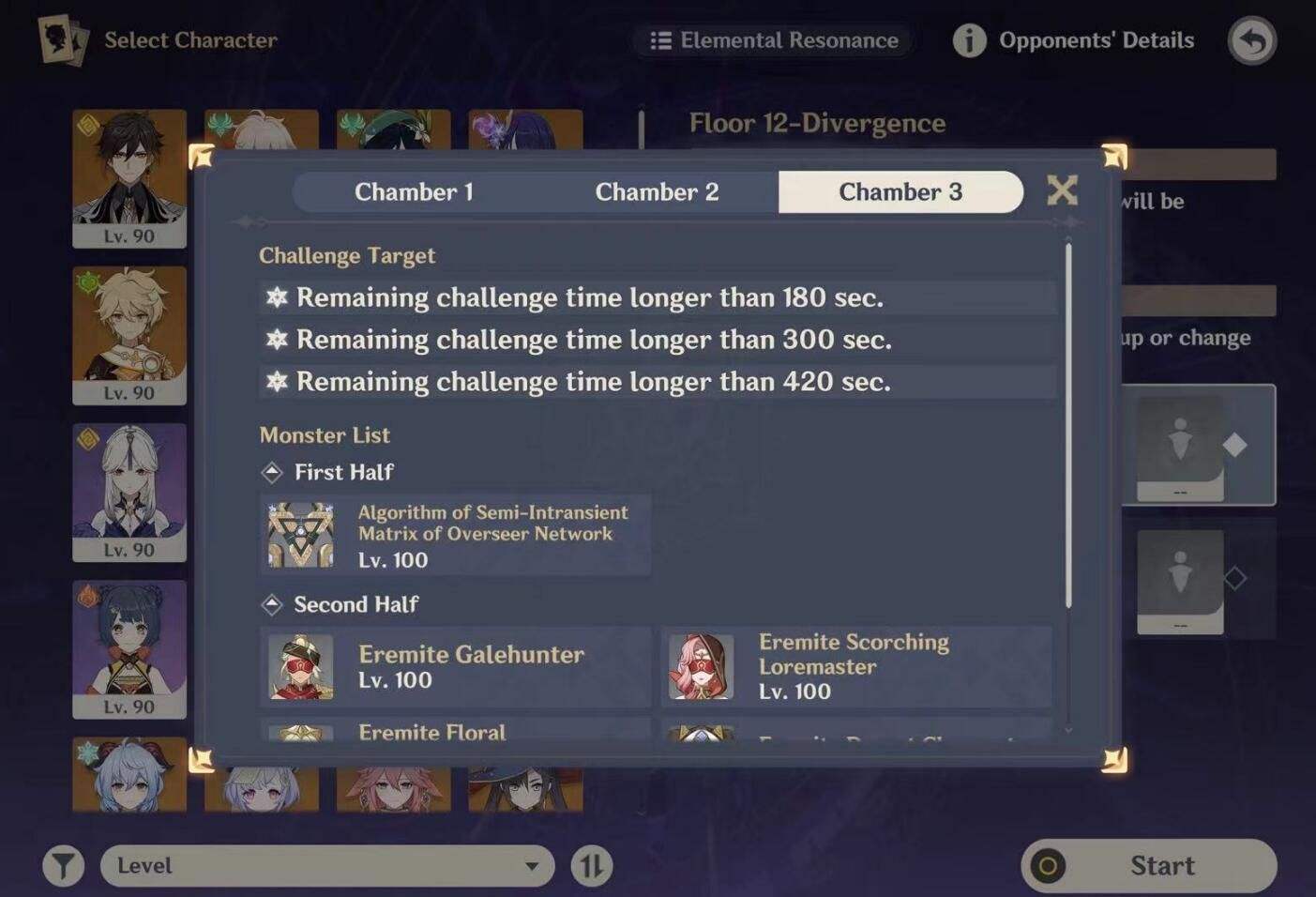1316x897 pixels.
Task: Select the empty second party slot
Action: coord(1180,582)
